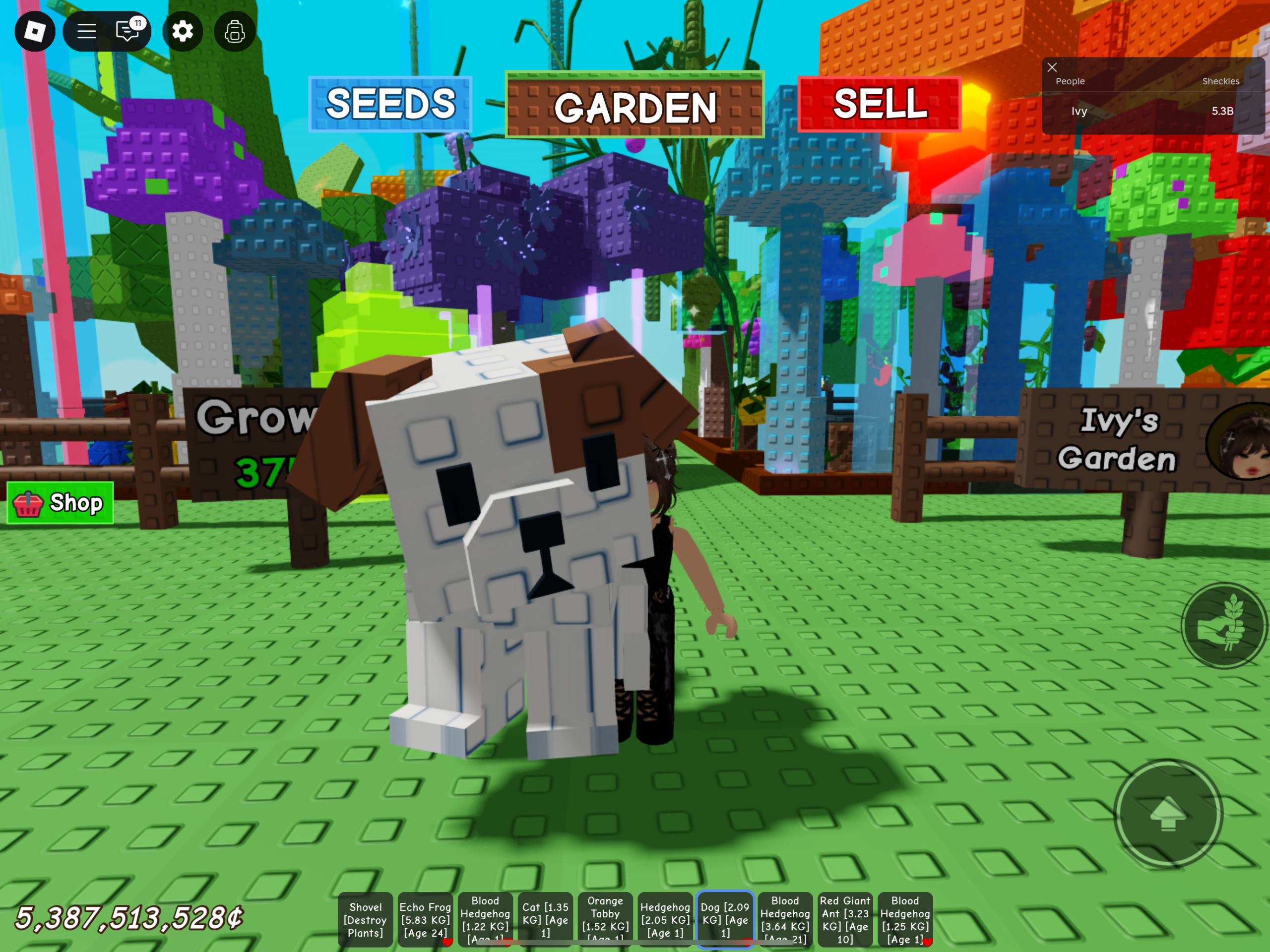Image resolution: width=1270 pixels, height=952 pixels.
Task: Click the Shop basket icon
Action: click(x=28, y=503)
